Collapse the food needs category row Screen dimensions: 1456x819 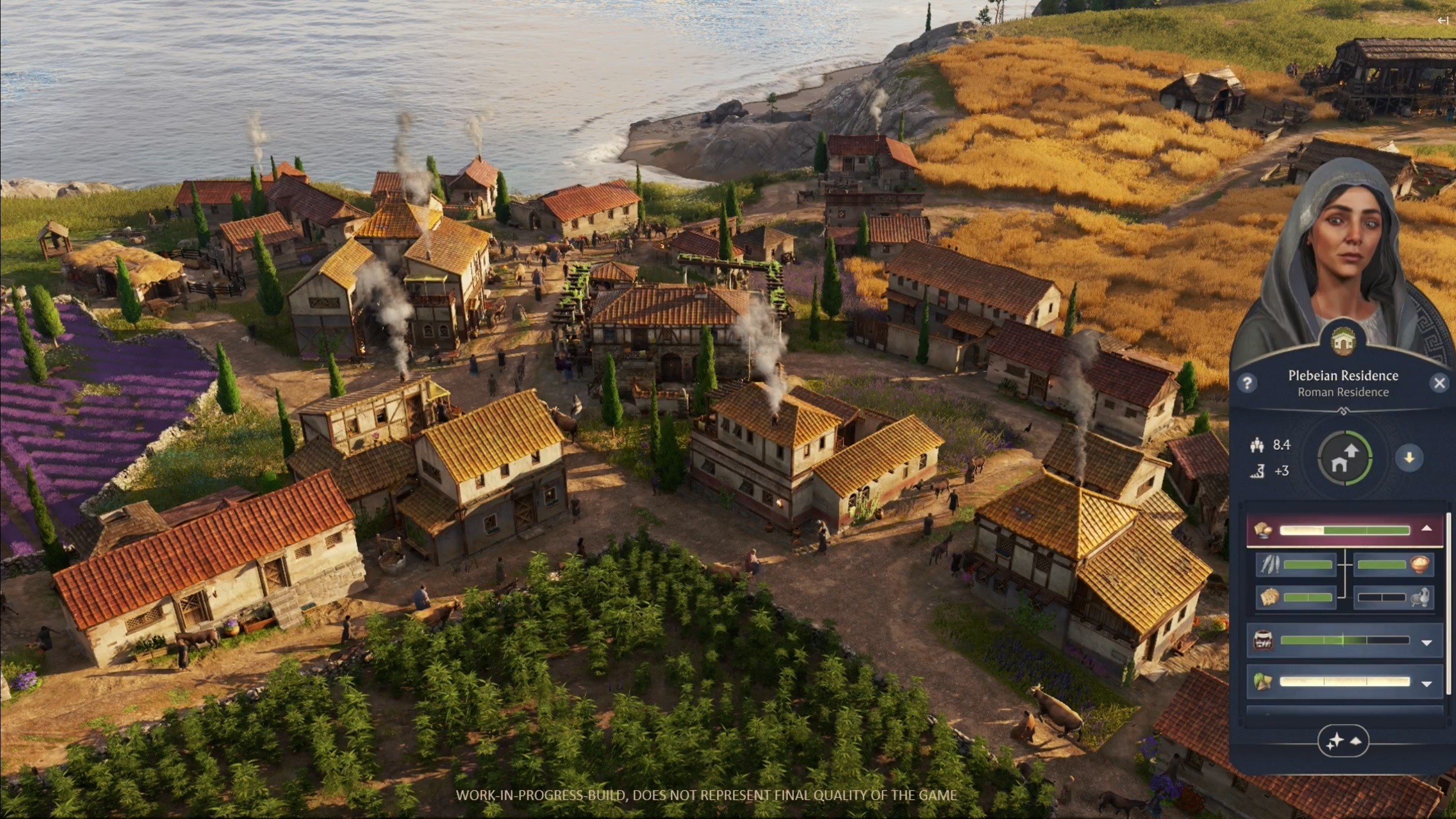[x=1426, y=529]
